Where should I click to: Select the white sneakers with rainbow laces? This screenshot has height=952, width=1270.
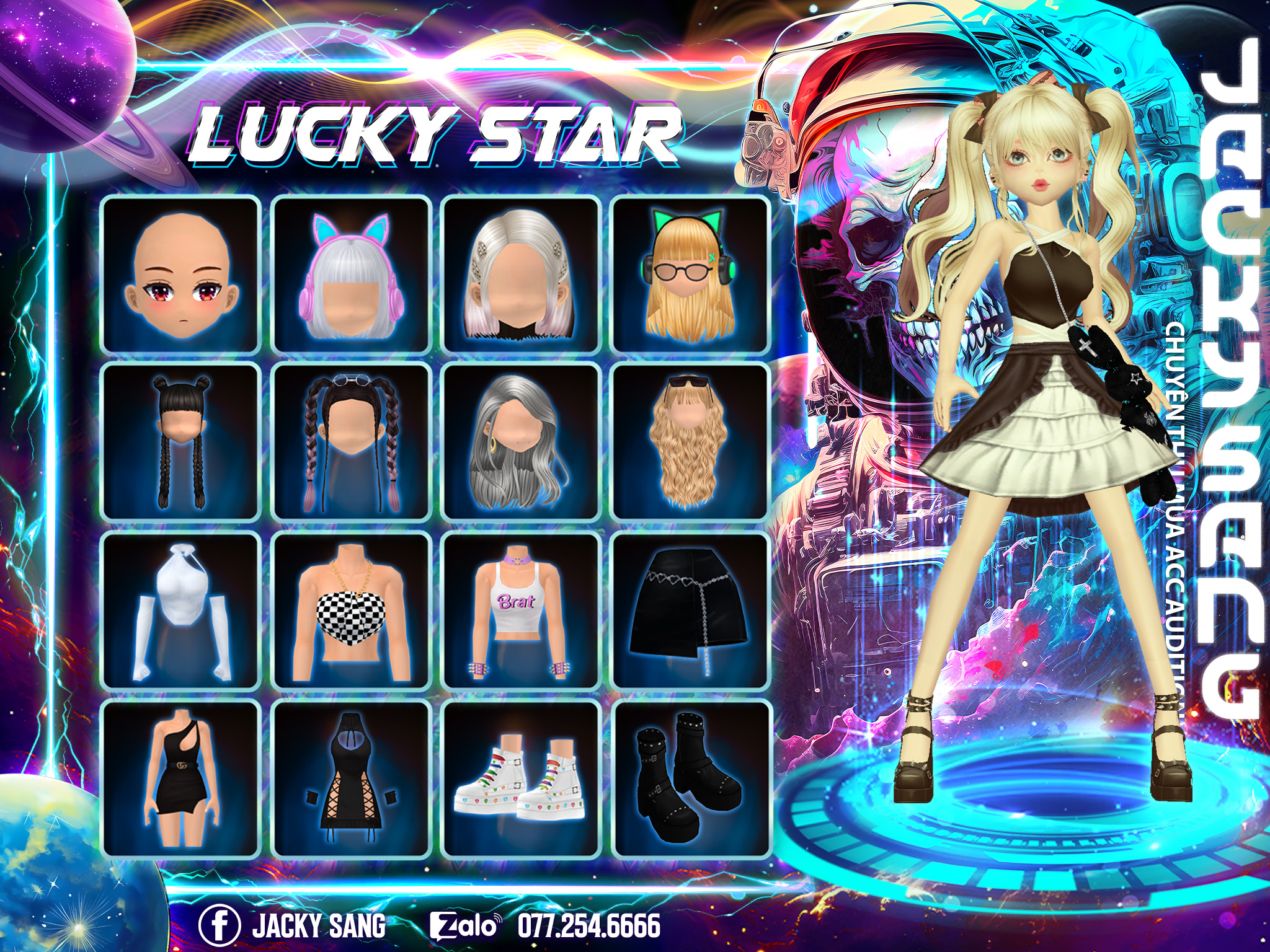(x=521, y=778)
